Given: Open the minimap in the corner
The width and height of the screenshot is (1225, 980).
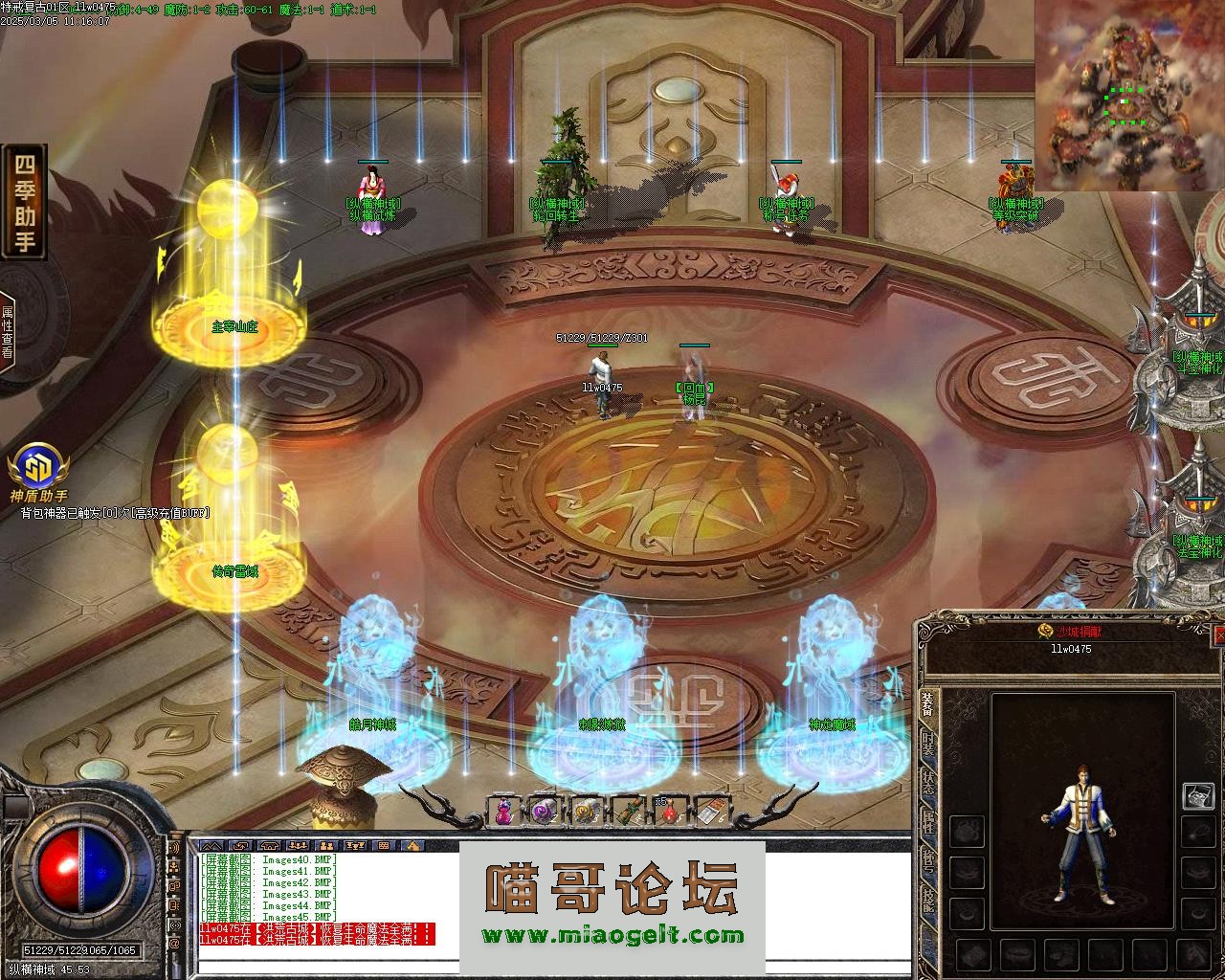Looking at the screenshot, I should (1127, 96).
